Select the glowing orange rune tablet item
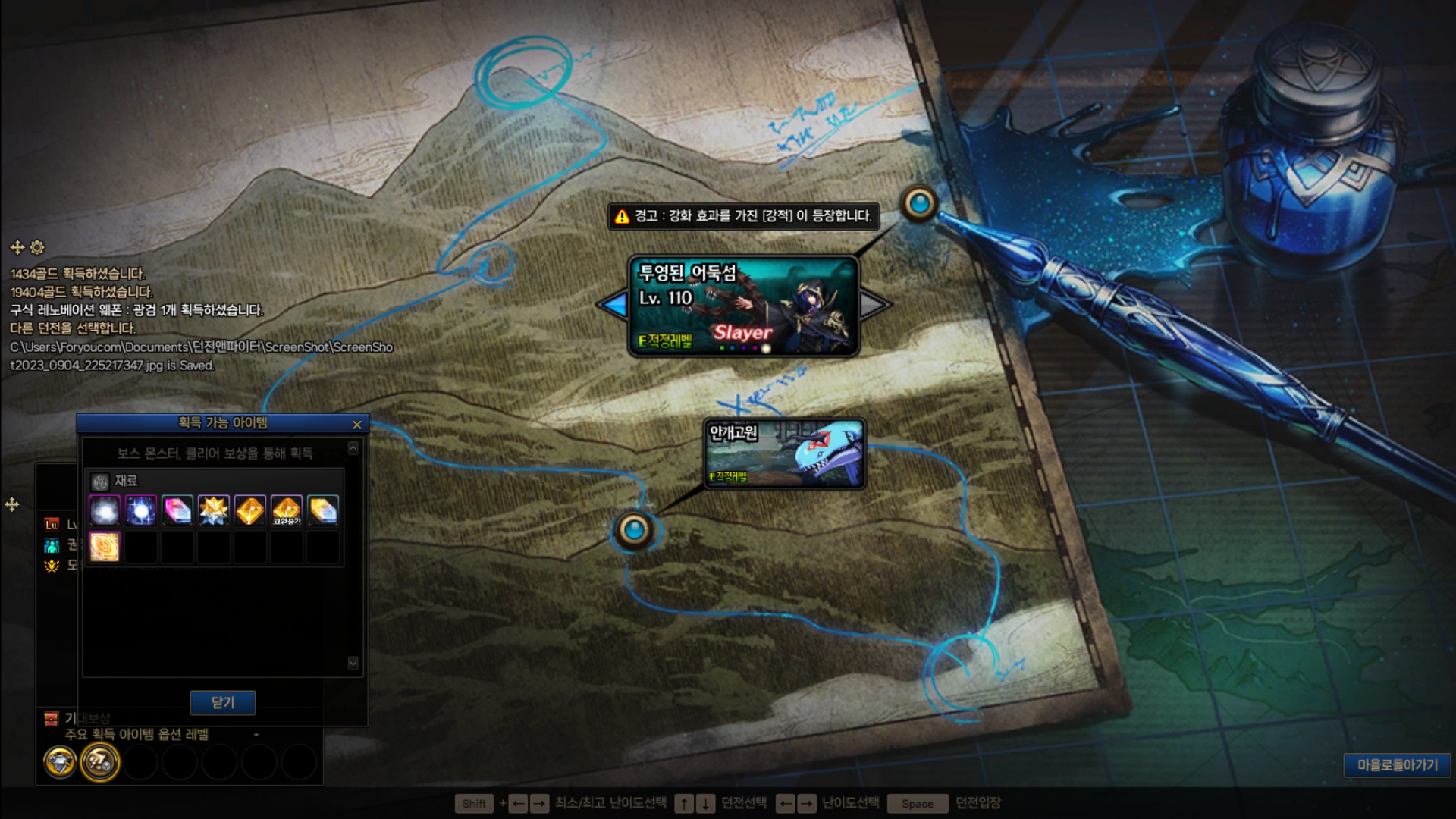 point(105,547)
